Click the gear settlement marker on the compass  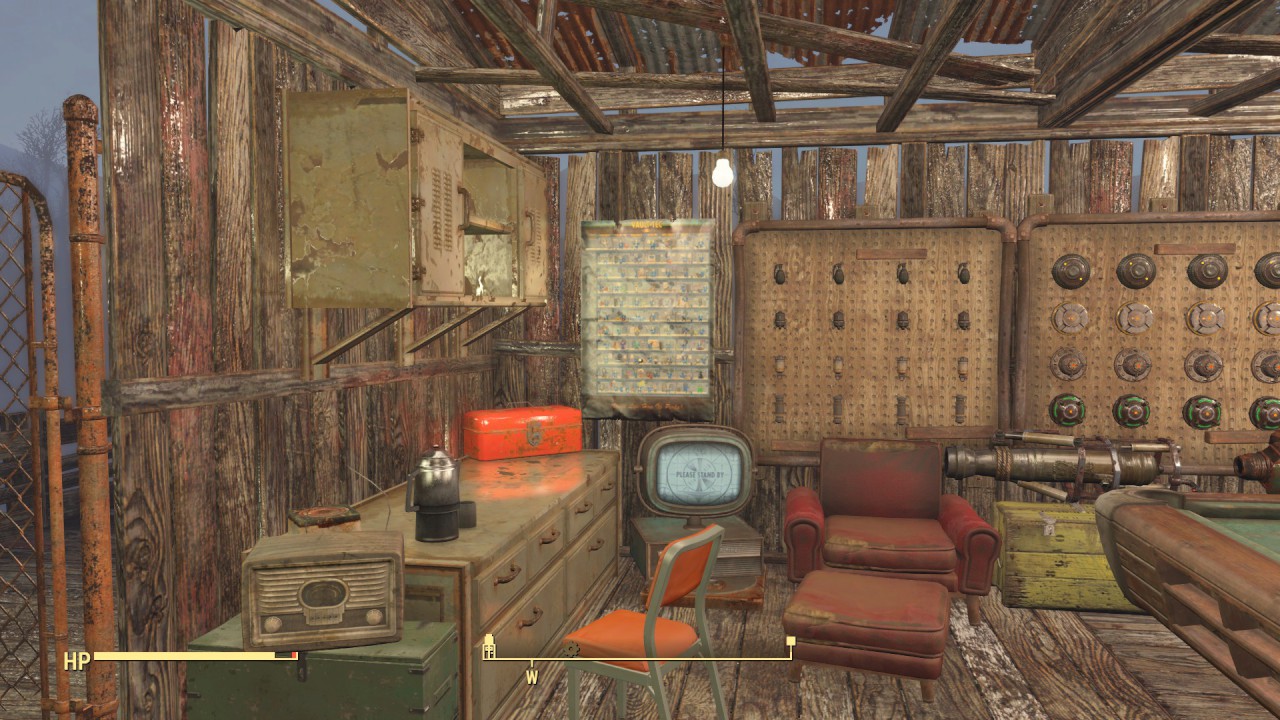tap(572, 650)
